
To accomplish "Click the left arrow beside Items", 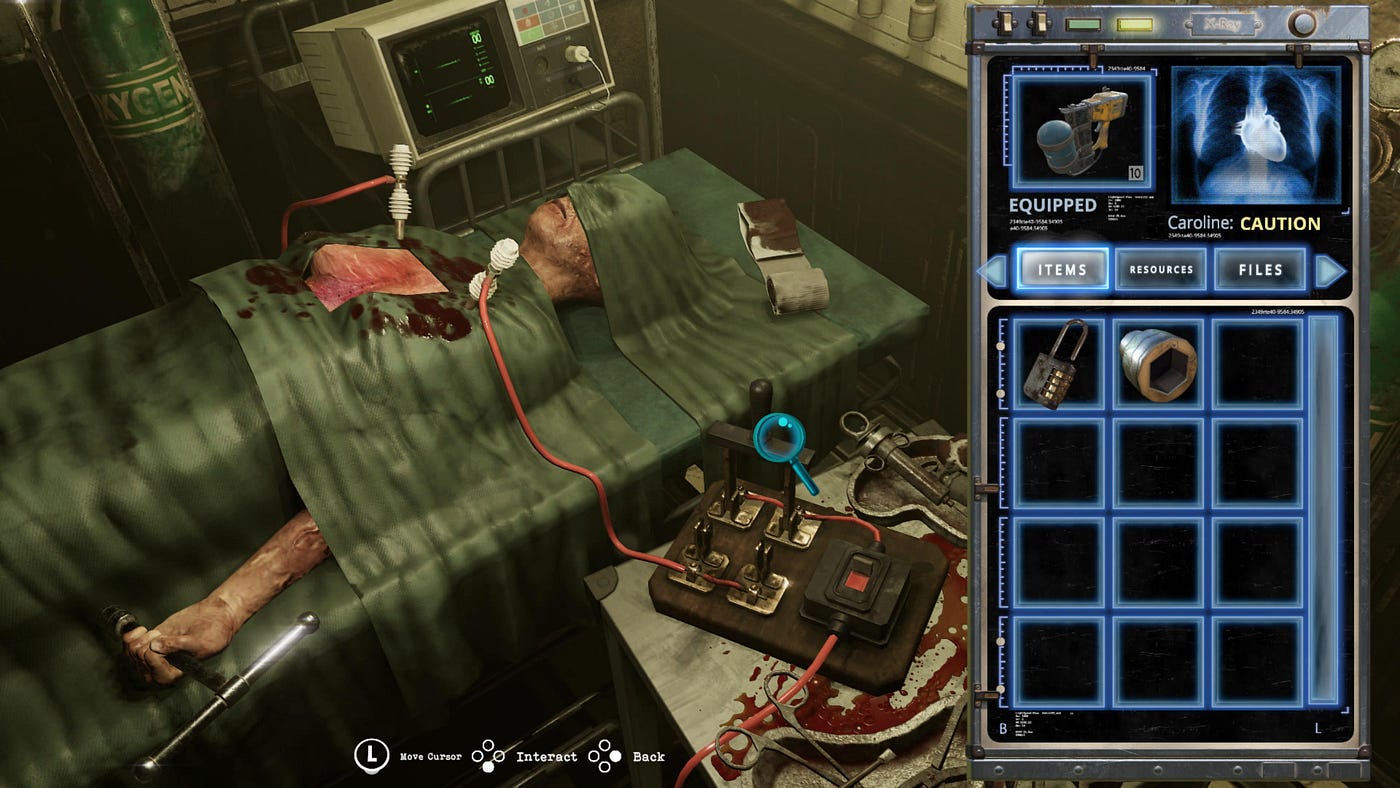I will 992,271.
